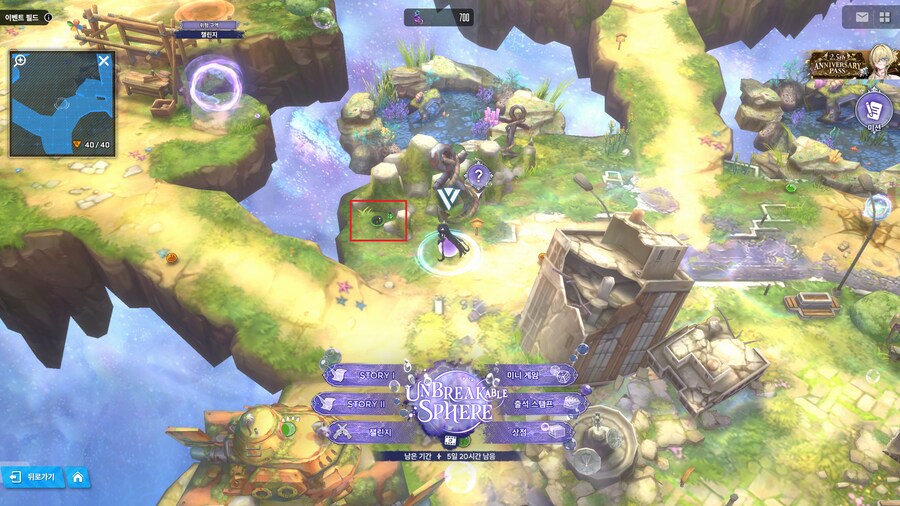
Task: Select the STORY II menu entry
Action: click(x=356, y=404)
